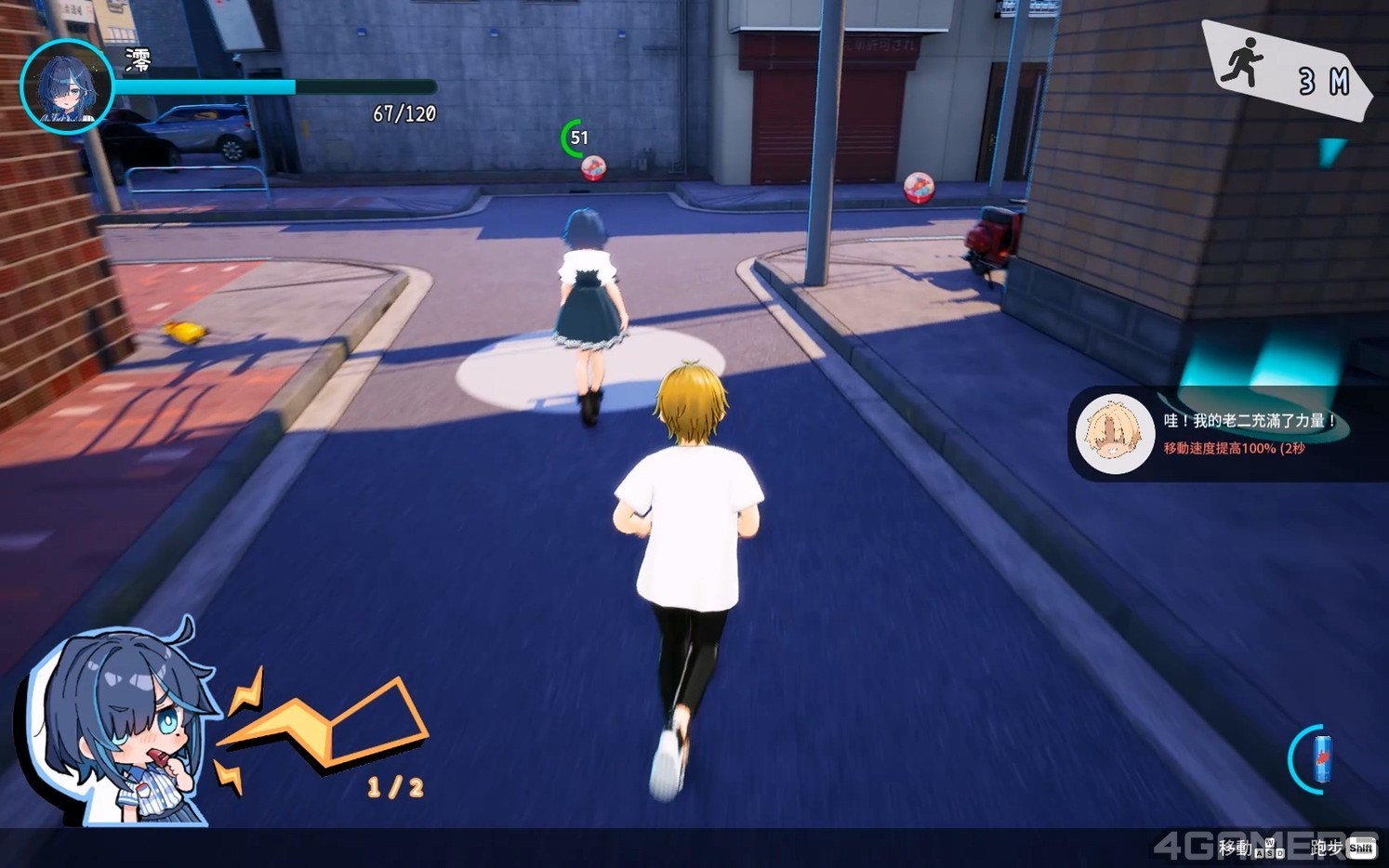Click the blue-haired character portrait
Viewport: 1389px width, 868px height.
click(67, 86)
